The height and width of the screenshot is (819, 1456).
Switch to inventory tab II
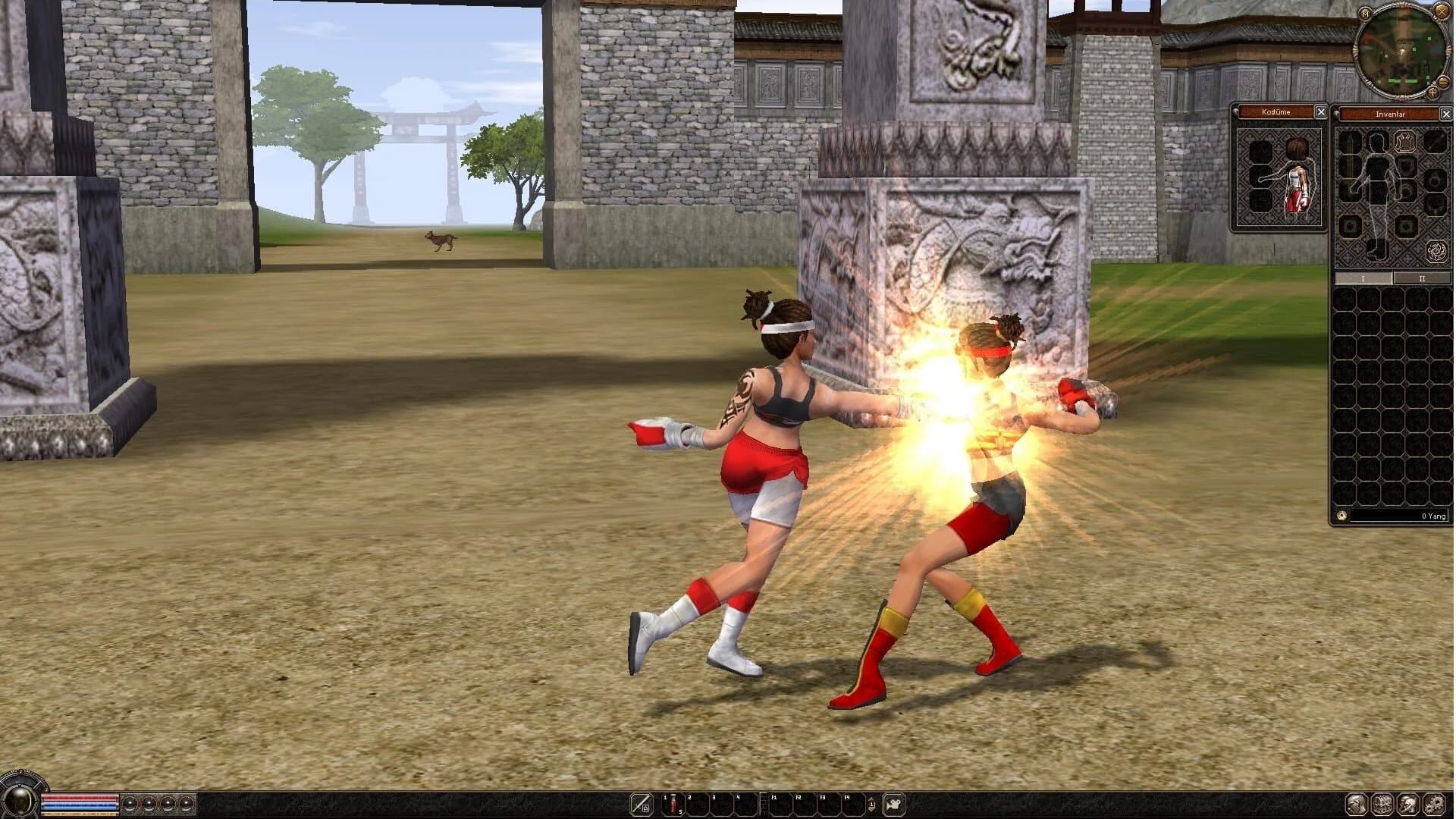[x=1420, y=279]
